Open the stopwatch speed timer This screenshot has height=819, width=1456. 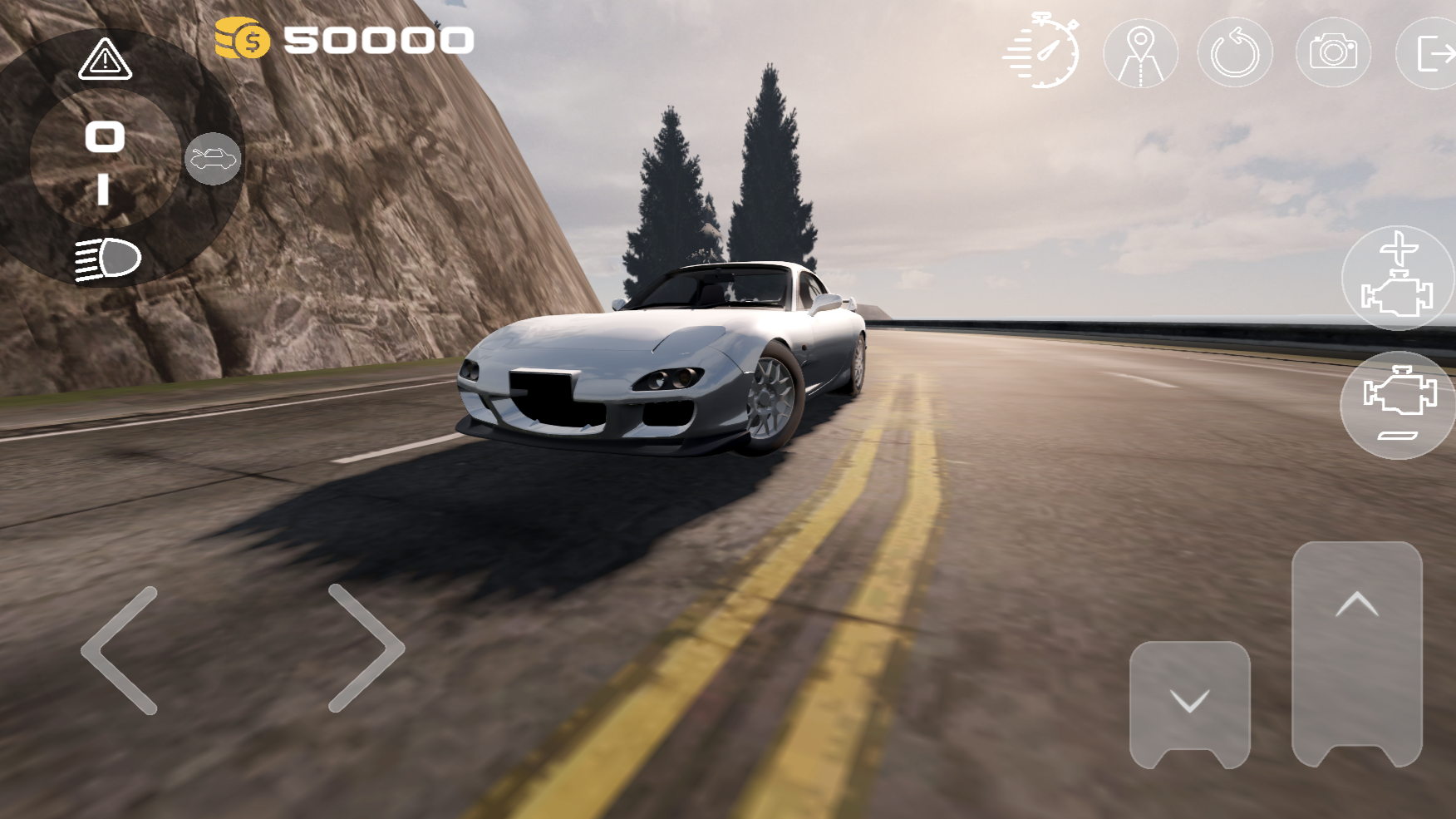tap(1044, 52)
